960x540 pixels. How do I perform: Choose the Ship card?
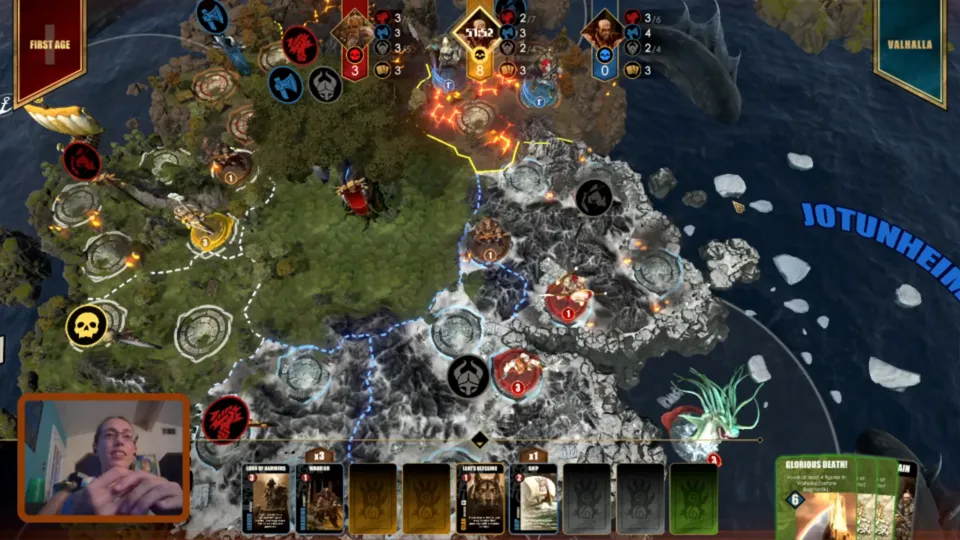click(x=534, y=498)
